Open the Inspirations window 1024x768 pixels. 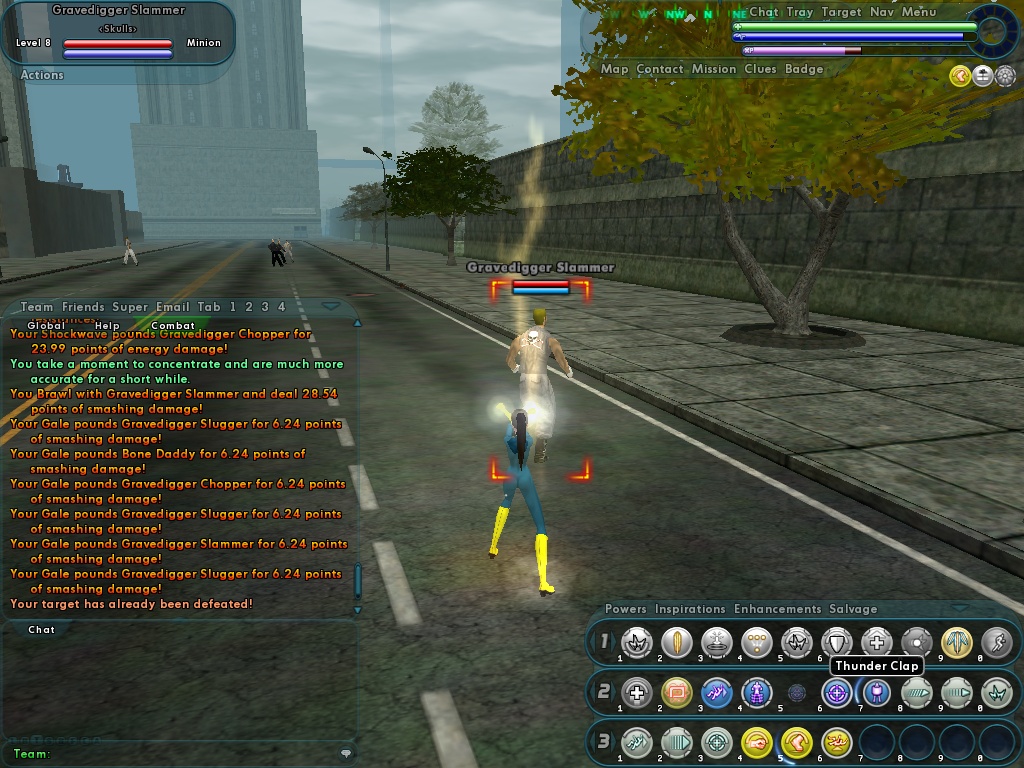pyautogui.click(x=690, y=609)
